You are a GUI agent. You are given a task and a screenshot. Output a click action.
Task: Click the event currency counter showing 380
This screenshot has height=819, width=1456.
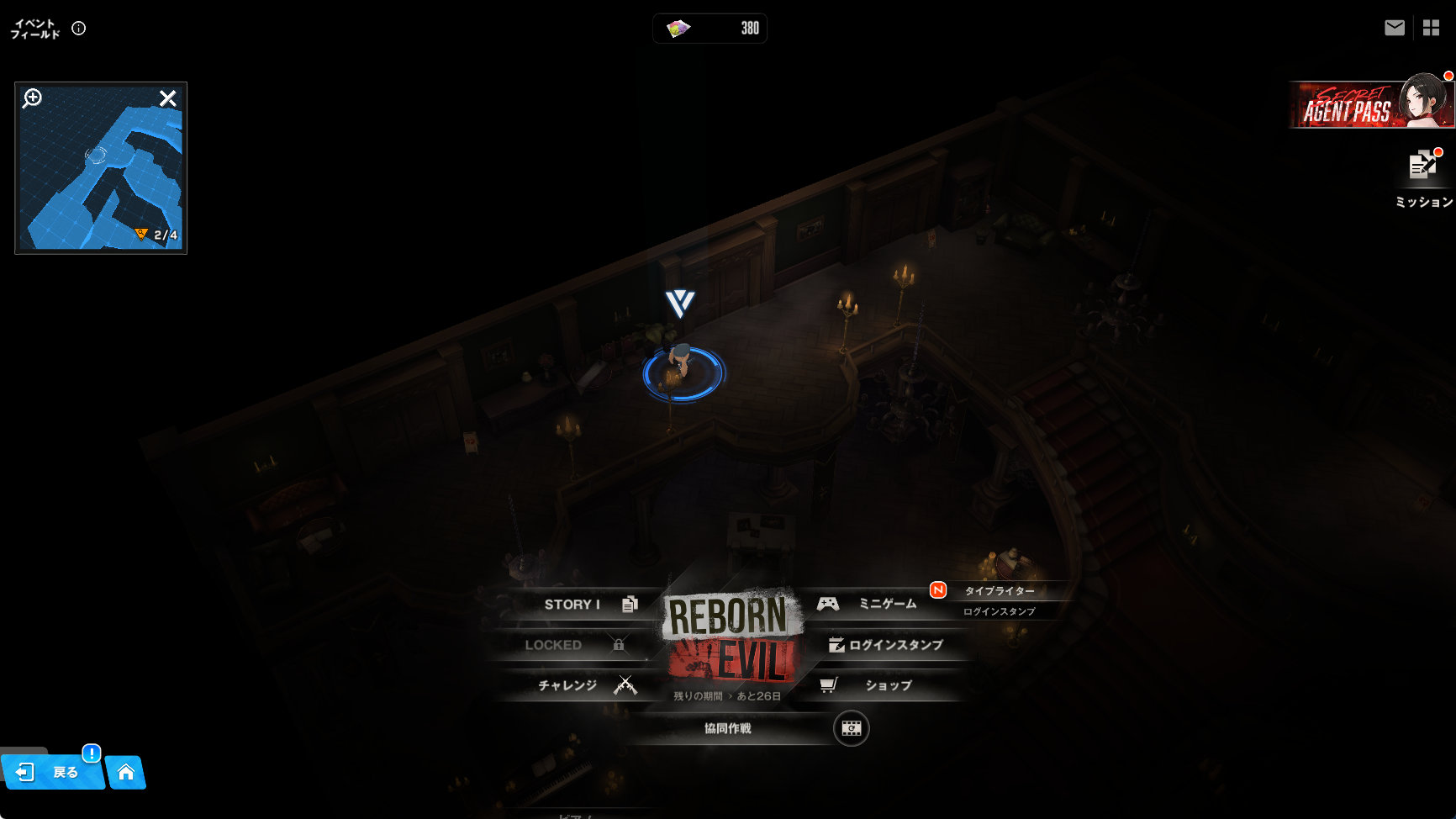(x=710, y=29)
